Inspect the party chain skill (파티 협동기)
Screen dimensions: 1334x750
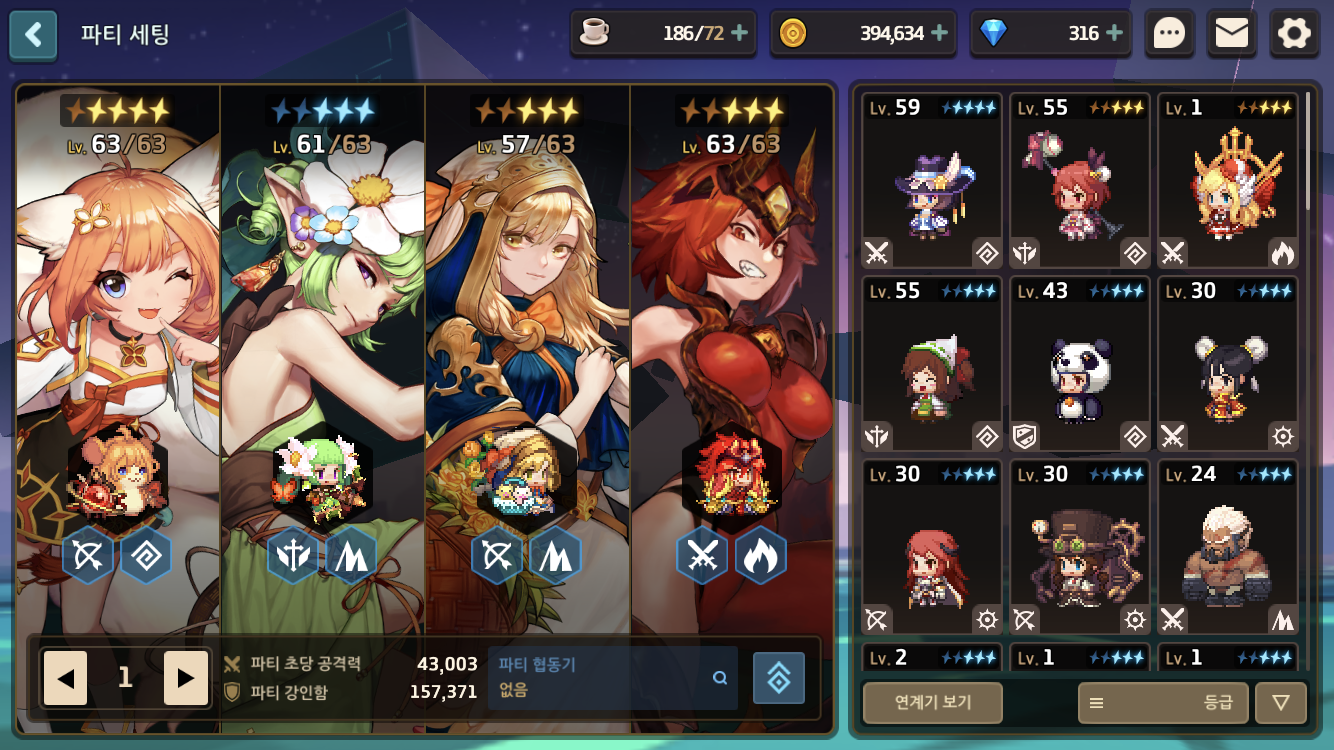tap(612, 677)
